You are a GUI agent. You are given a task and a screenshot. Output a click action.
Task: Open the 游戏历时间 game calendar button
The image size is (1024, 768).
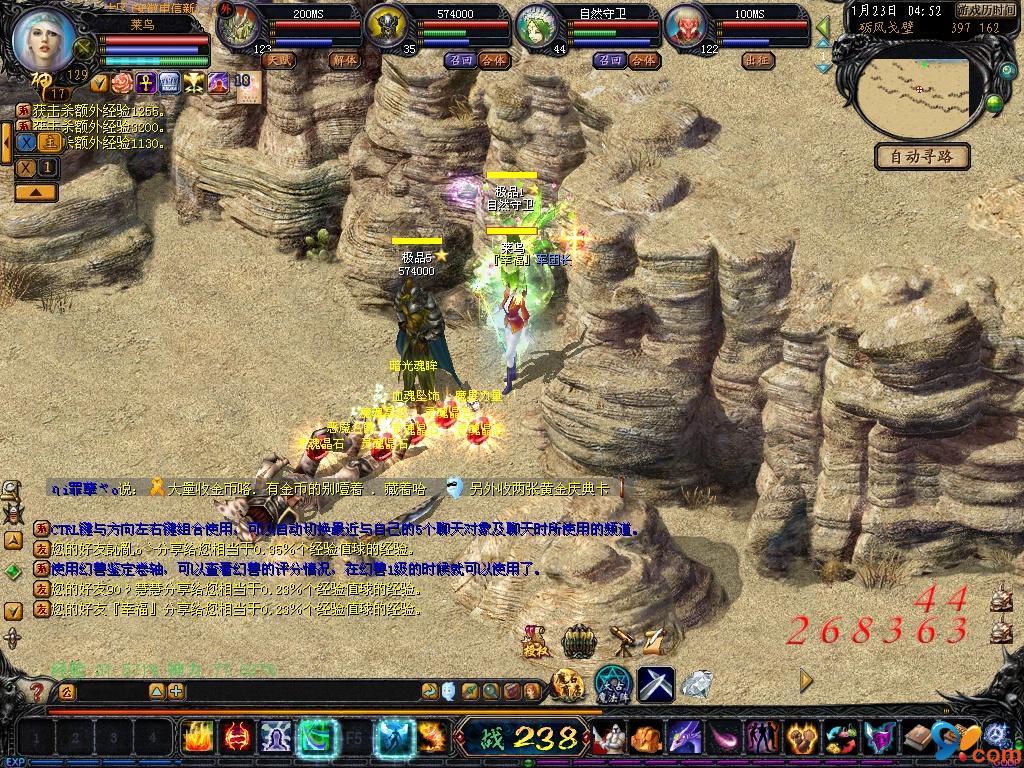pyautogui.click(x=986, y=11)
